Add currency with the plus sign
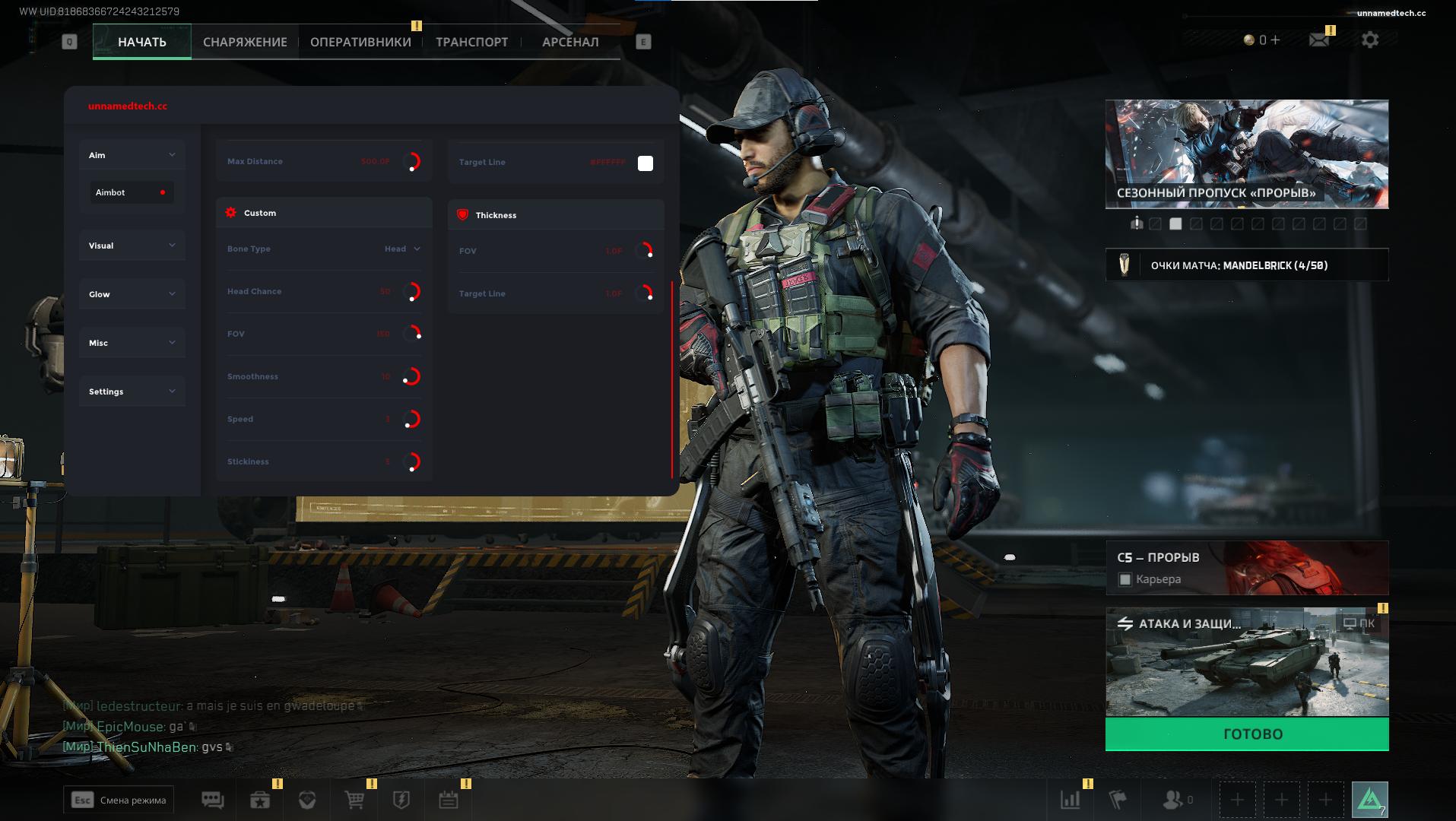The width and height of the screenshot is (1456, 821). [x=1275, y=40]
